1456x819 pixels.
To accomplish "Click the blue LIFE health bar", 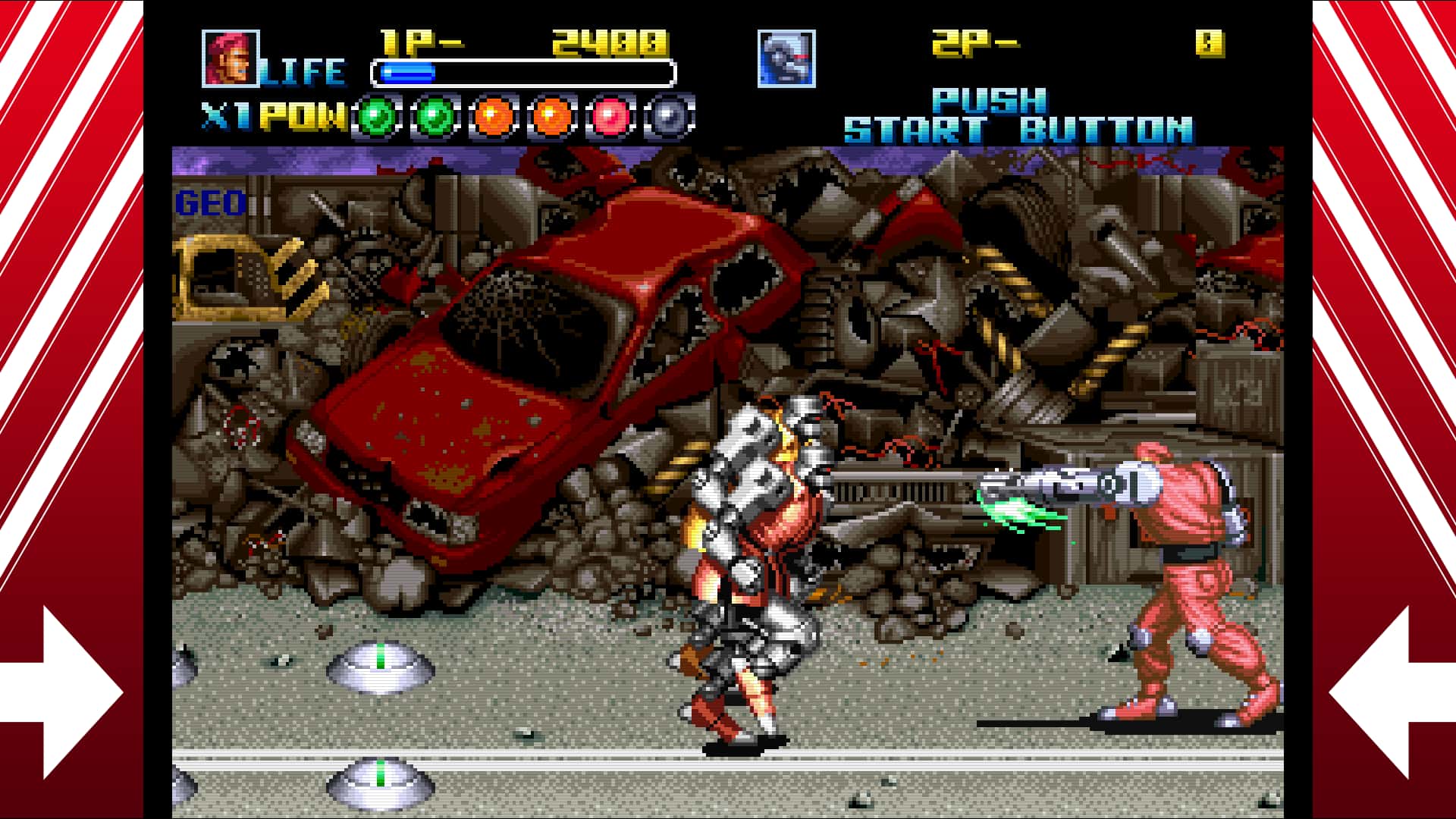I will [409, 73].
